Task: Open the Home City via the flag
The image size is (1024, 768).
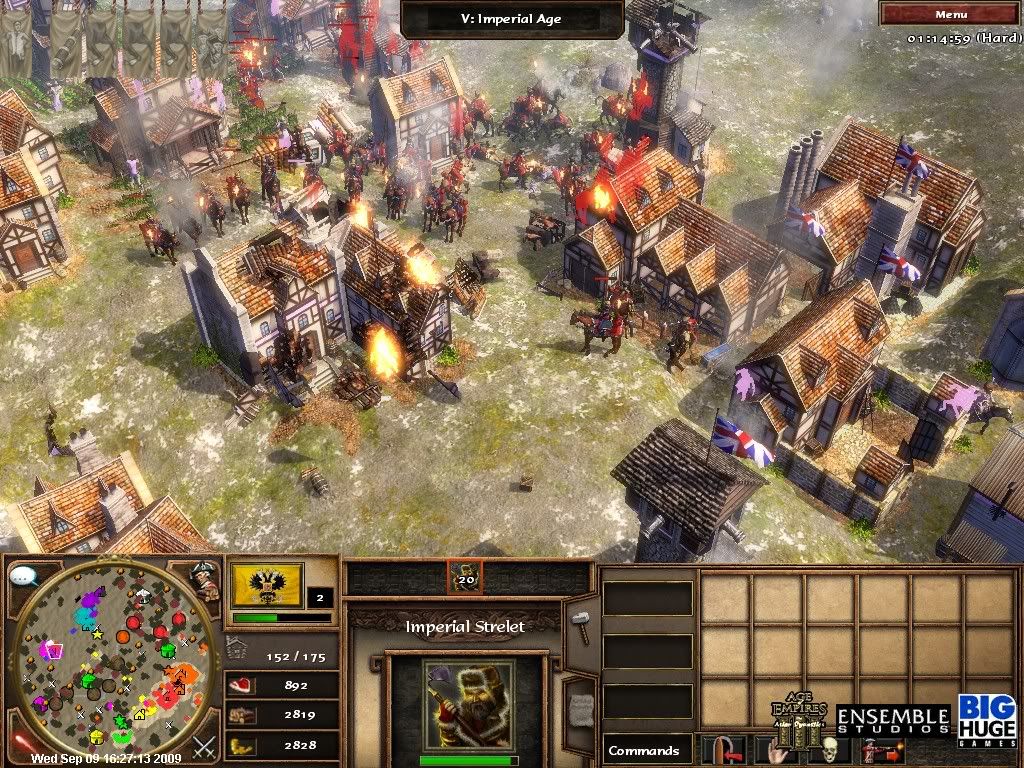Action: point(265,586)
